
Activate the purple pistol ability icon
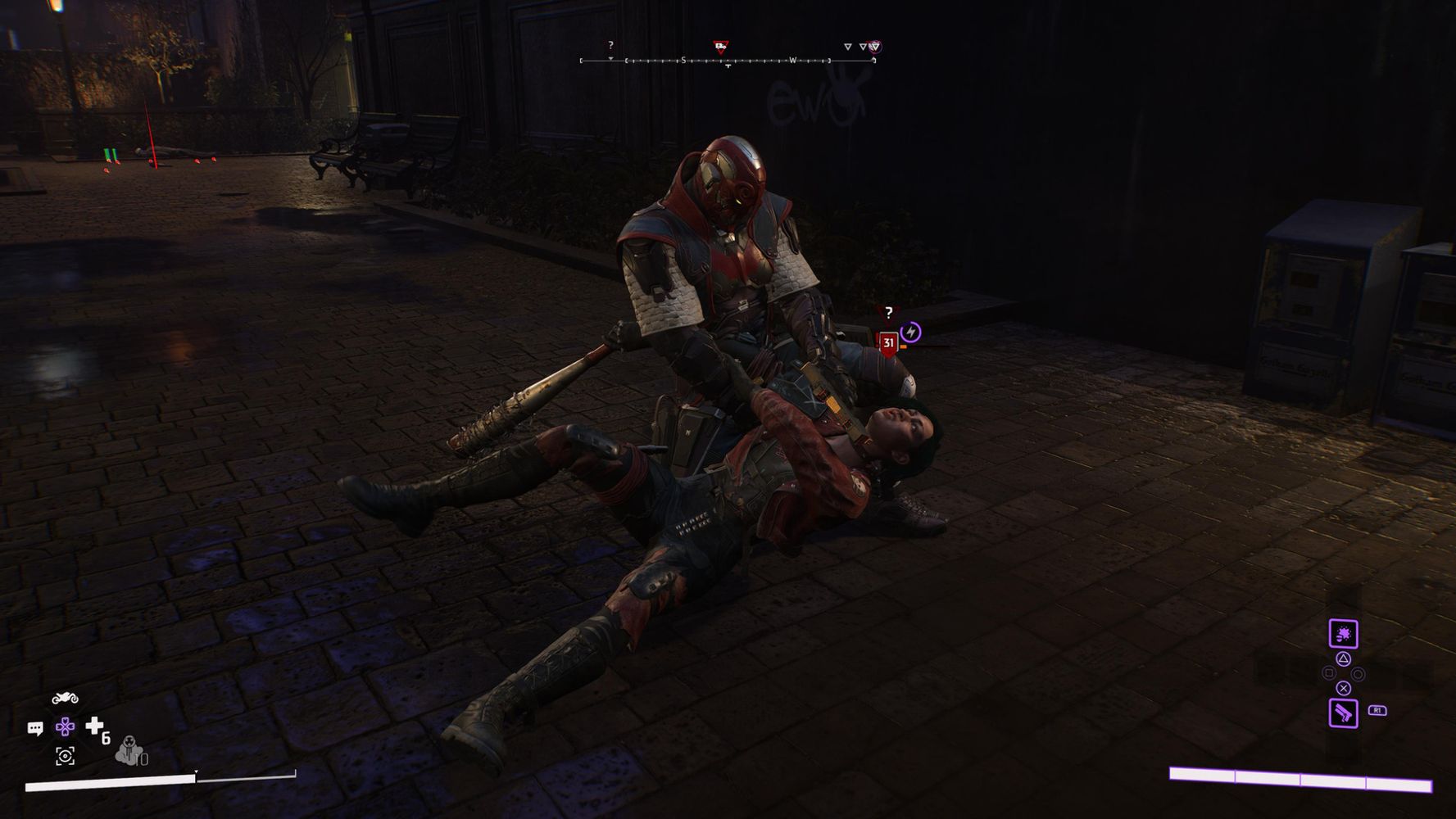[x=1343, y=713]
